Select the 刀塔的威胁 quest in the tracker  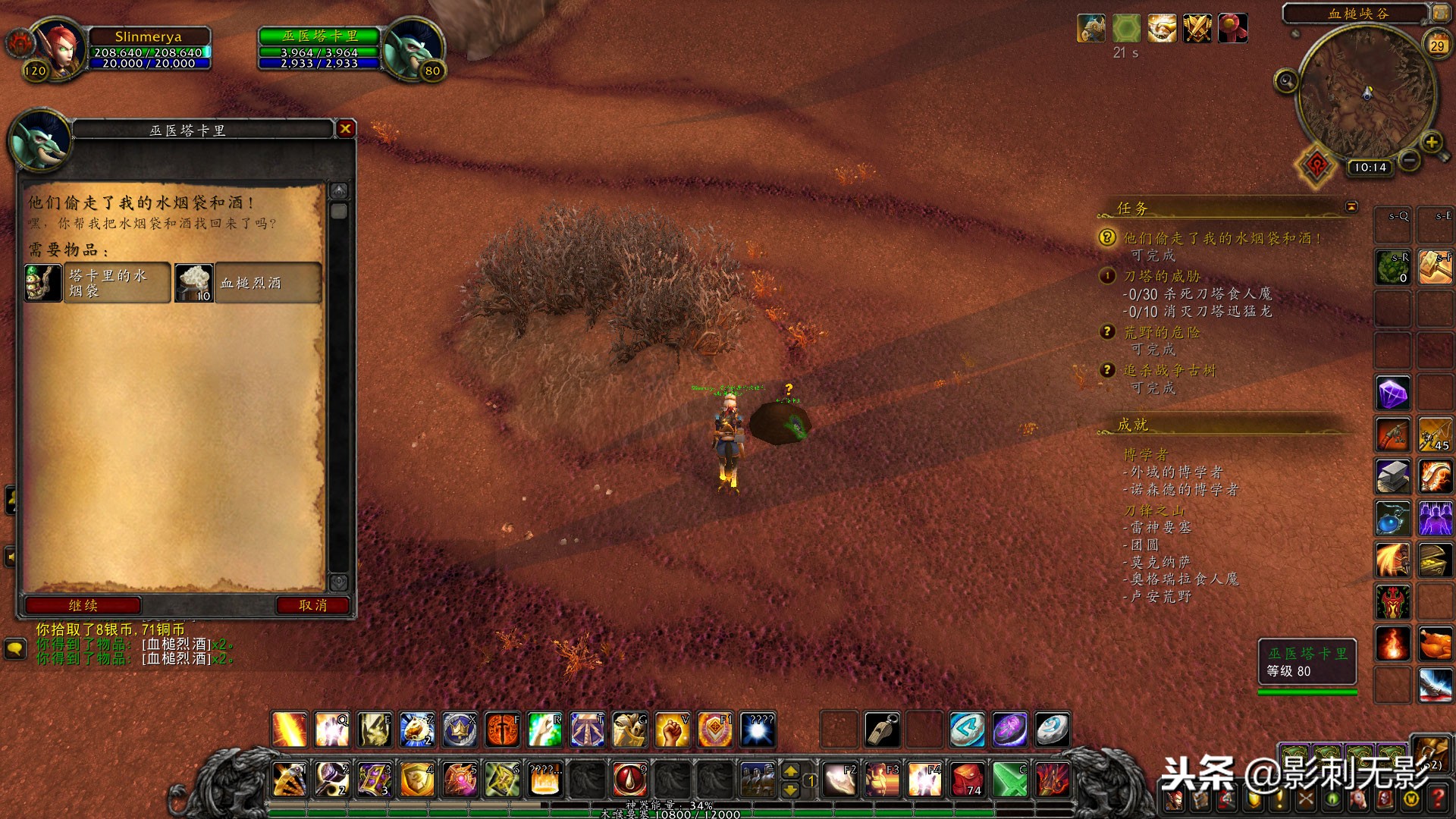1161,276
